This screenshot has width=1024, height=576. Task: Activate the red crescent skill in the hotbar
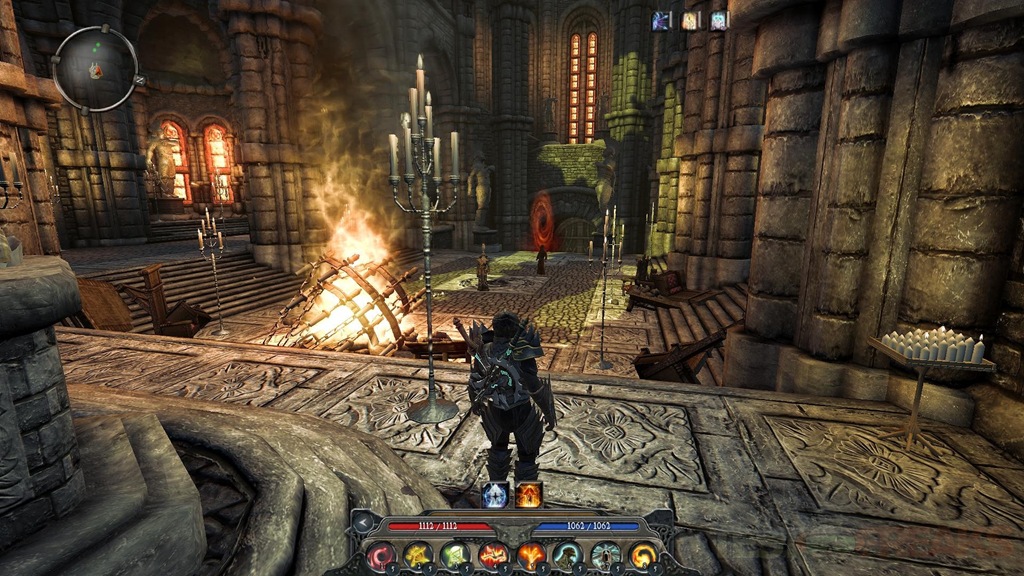[380, 554]
